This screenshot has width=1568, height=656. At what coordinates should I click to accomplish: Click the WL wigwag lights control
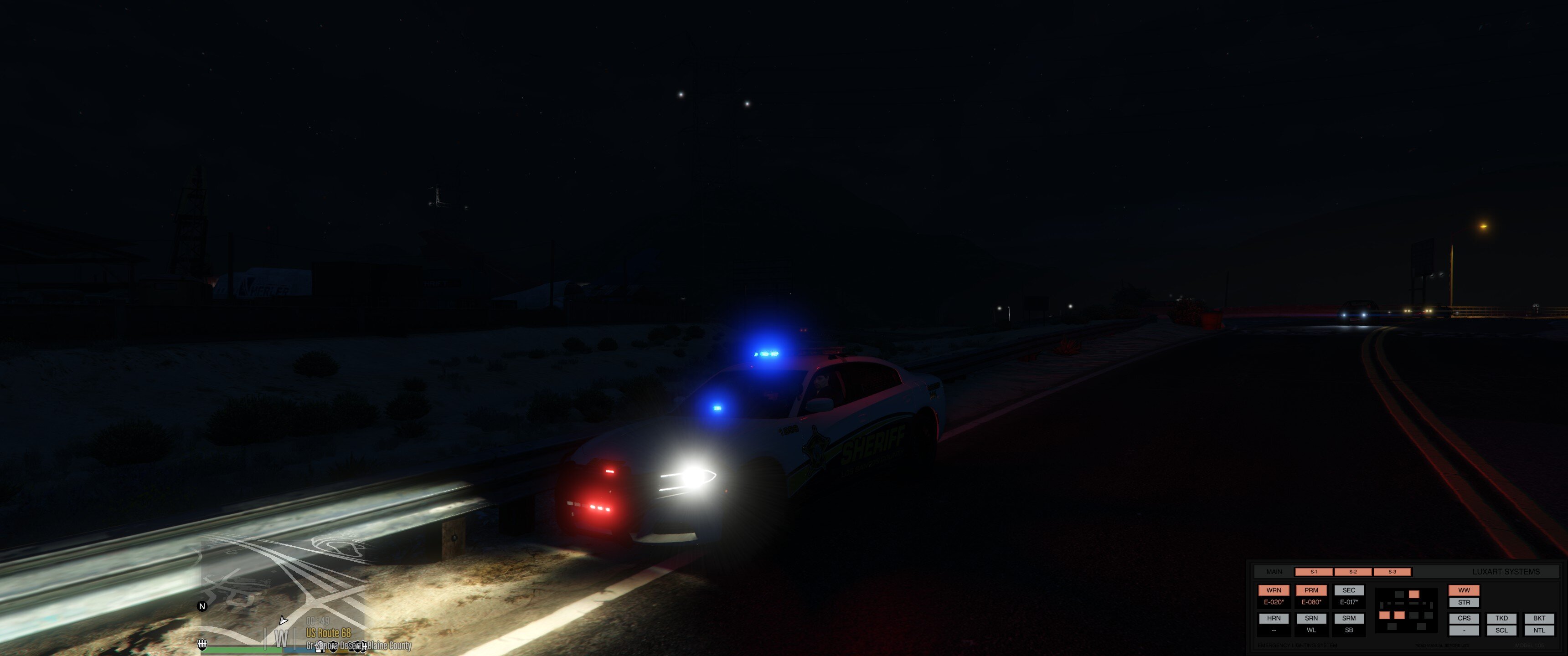[x=1312, y=631]
